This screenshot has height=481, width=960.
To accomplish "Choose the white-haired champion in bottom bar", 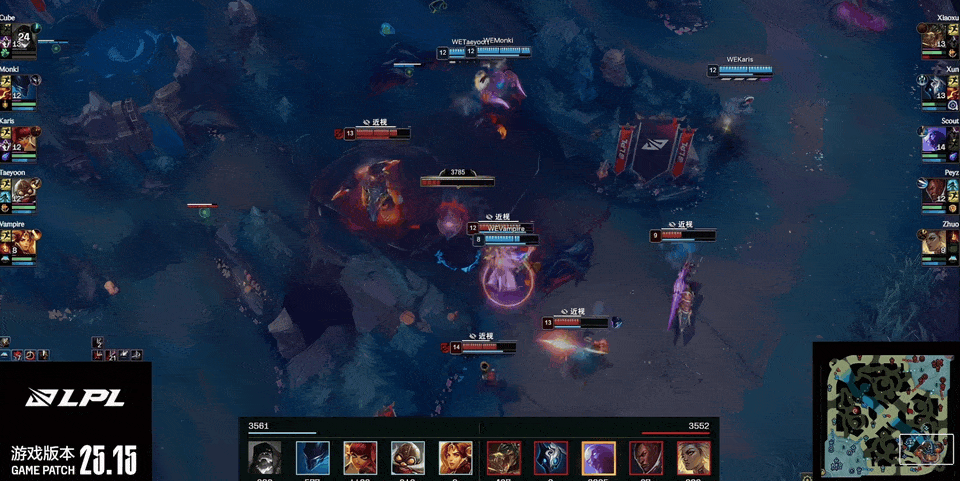I will click(x=694, y=458).
